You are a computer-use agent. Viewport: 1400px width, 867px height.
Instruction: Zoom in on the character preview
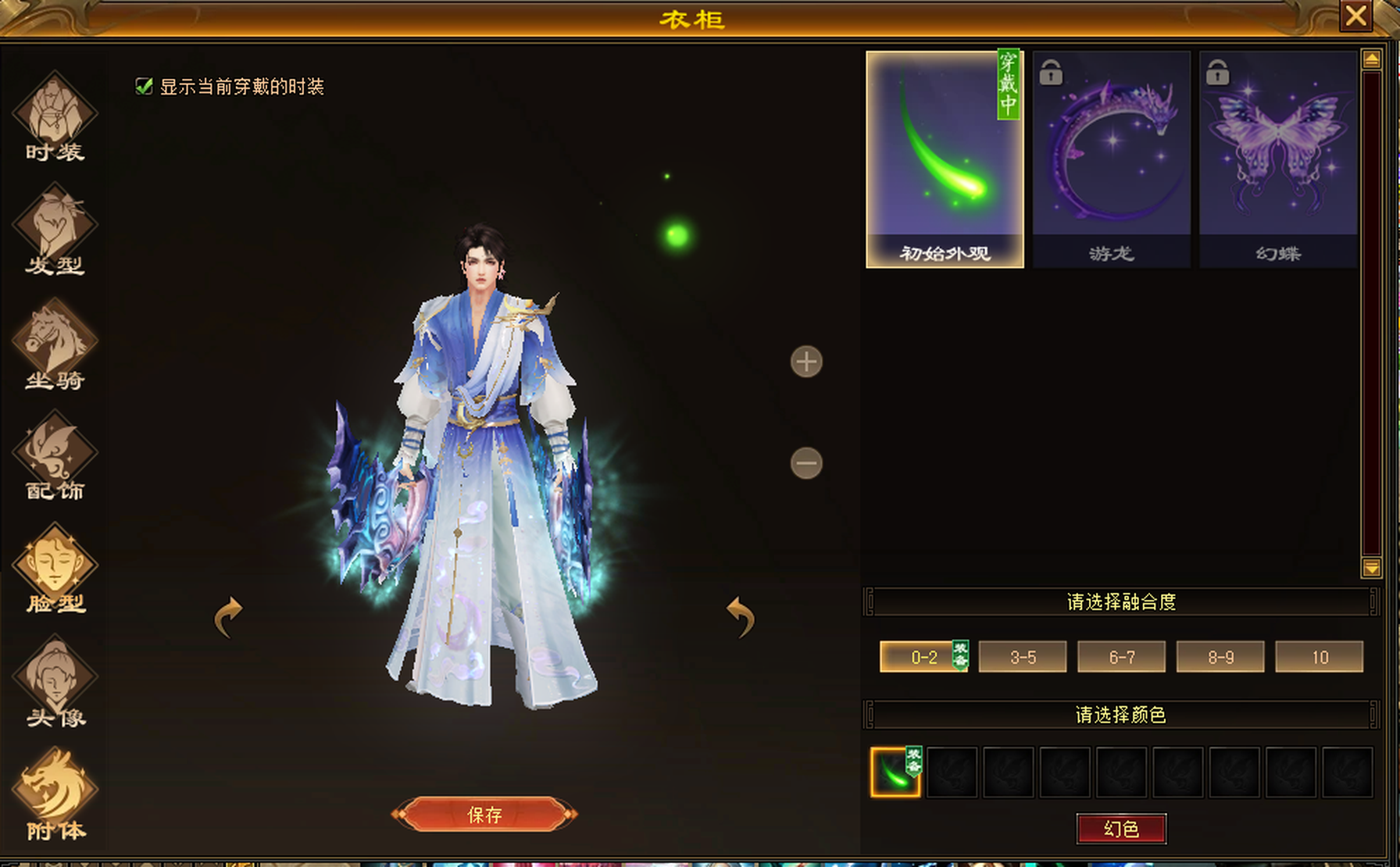click(x=806, y=362)
